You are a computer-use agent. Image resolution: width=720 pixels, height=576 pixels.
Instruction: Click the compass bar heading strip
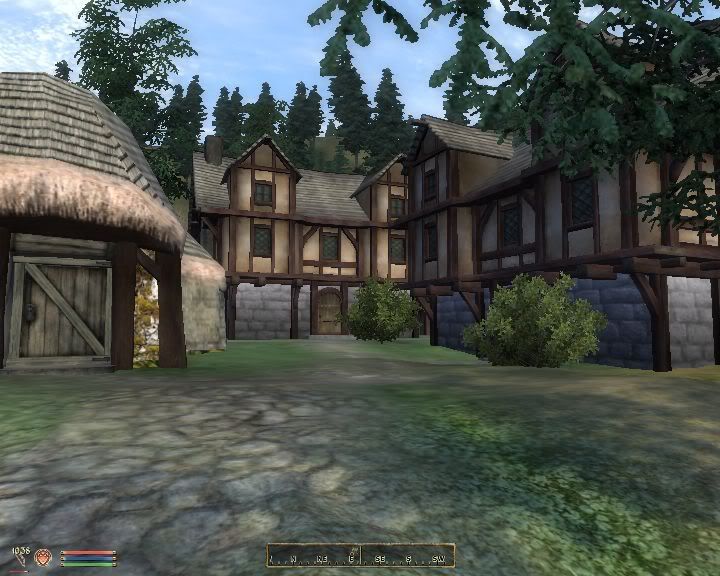360,556
